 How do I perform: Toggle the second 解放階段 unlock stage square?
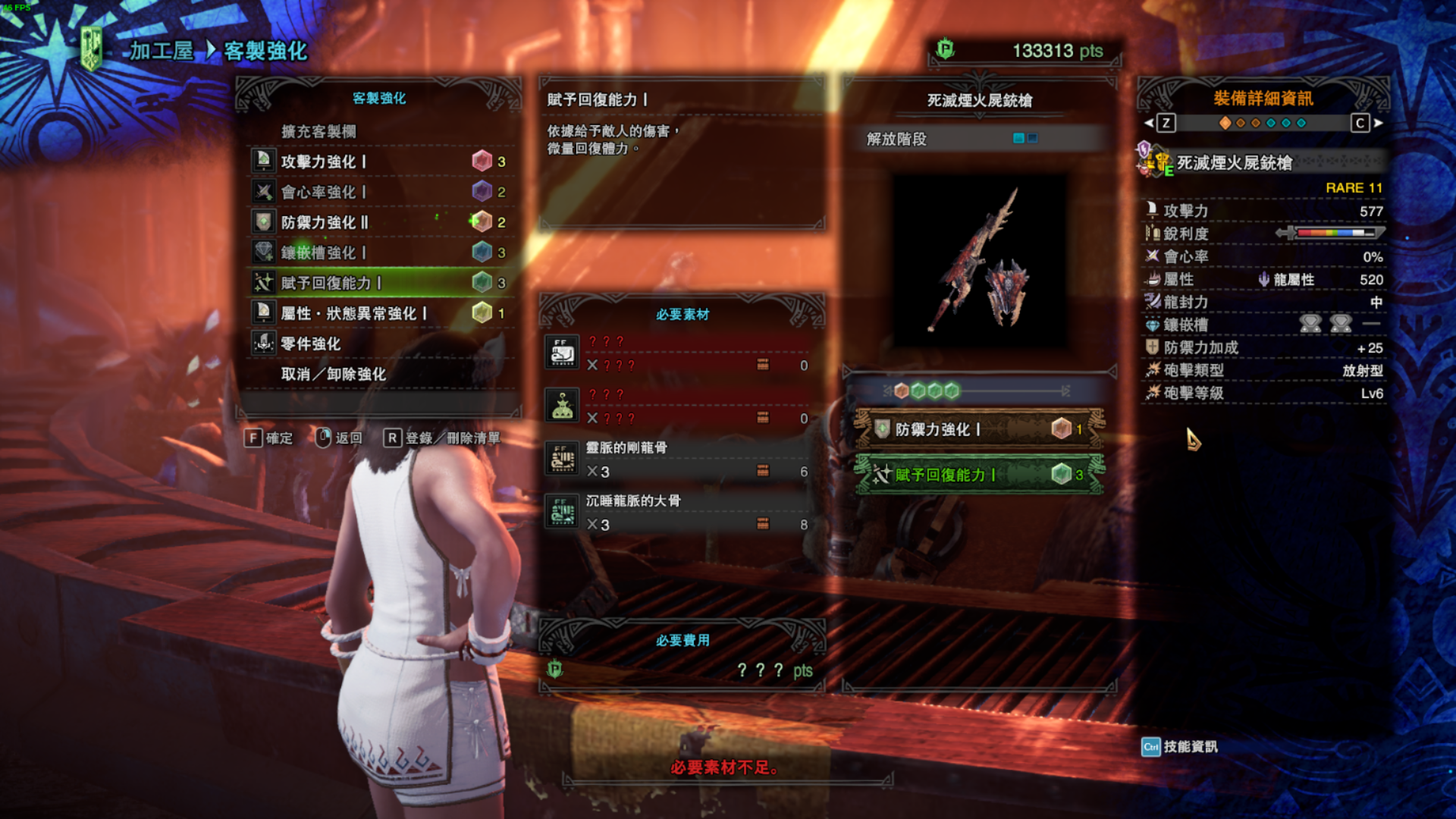tap(1031, 140)
